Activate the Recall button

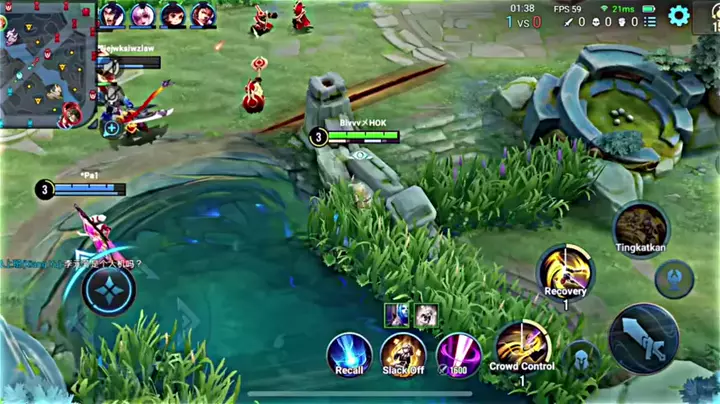point(349,355)
